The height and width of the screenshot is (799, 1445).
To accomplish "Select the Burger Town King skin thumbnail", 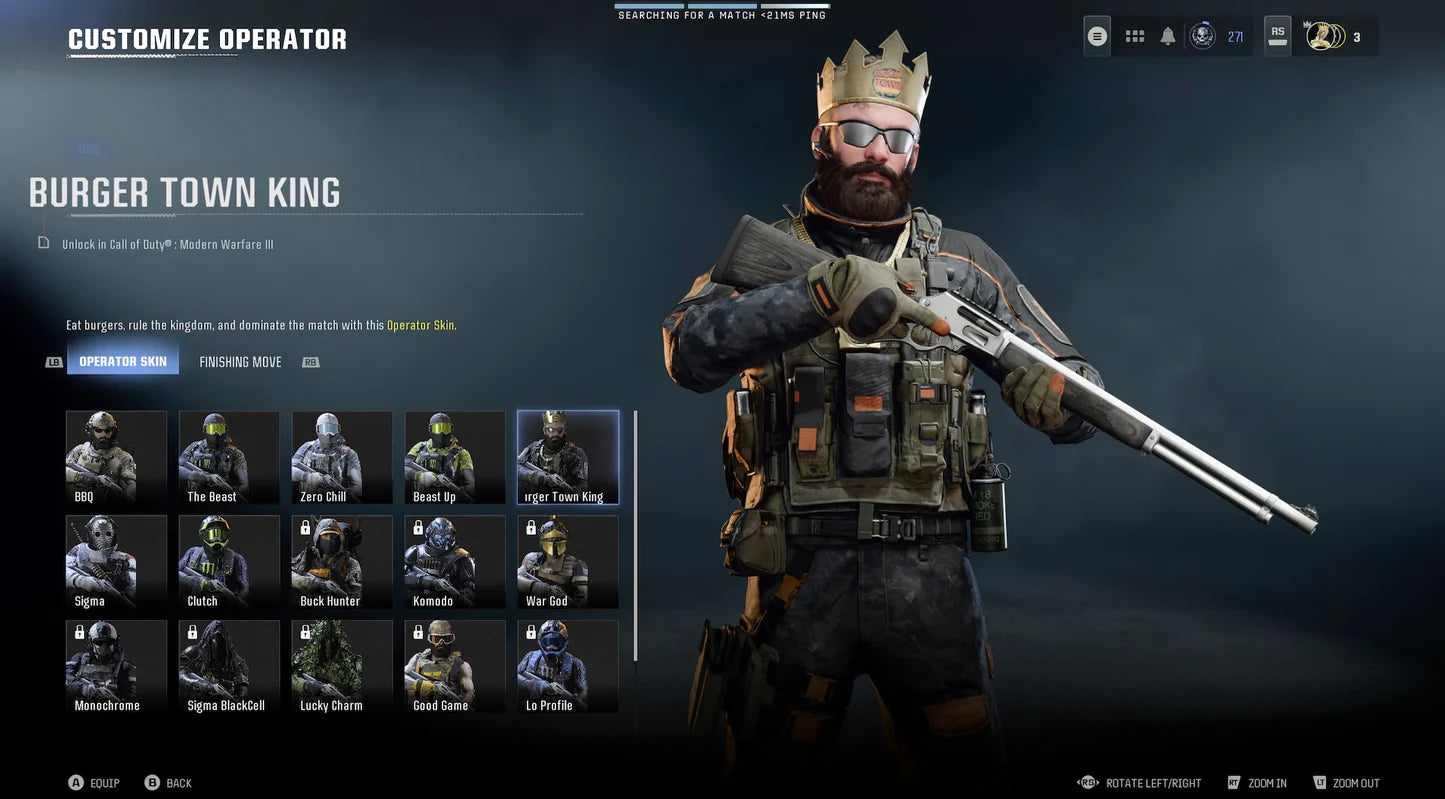I will [567, 456].
